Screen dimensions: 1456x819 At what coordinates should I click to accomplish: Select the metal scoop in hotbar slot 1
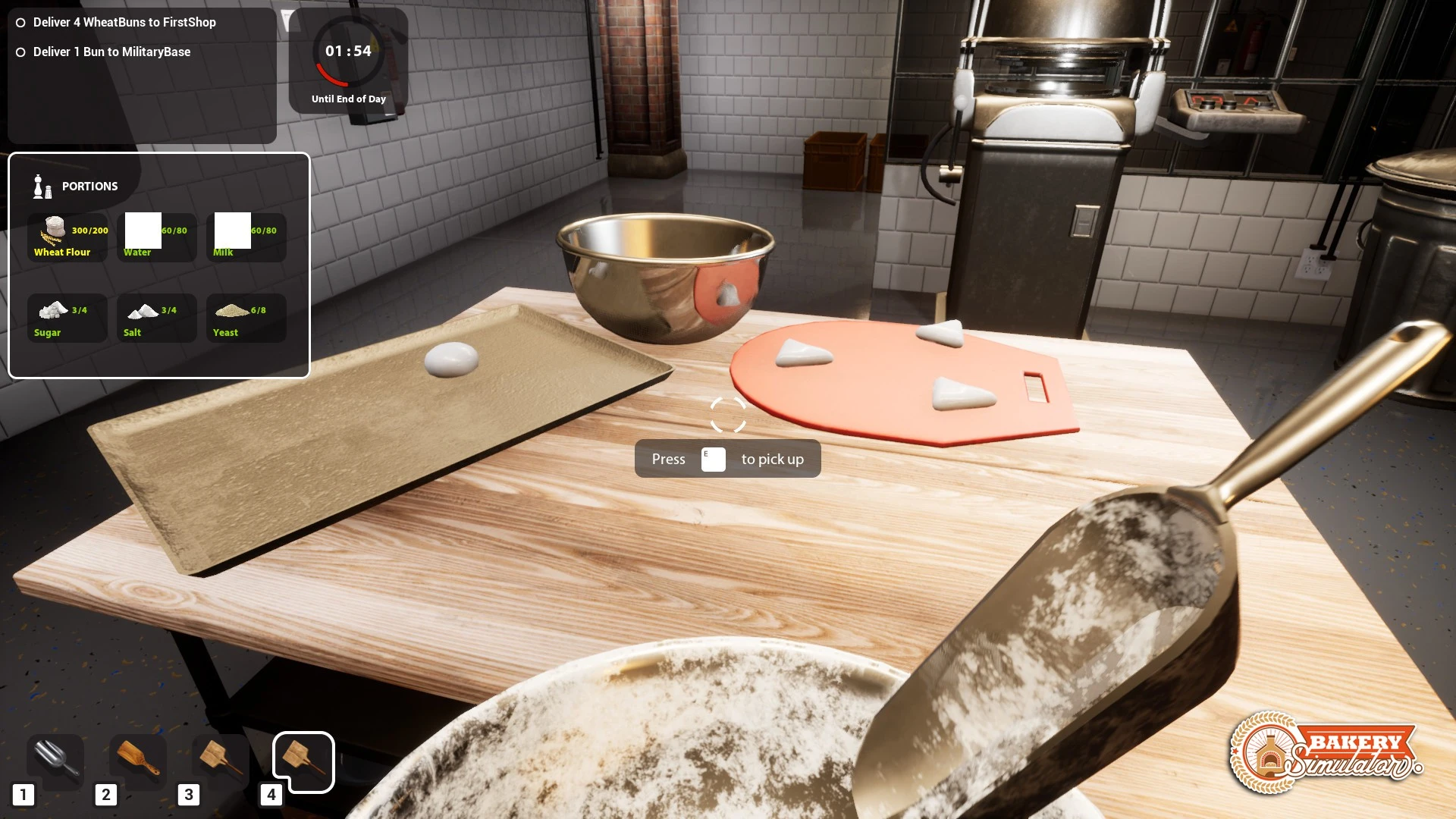(56, 761)
